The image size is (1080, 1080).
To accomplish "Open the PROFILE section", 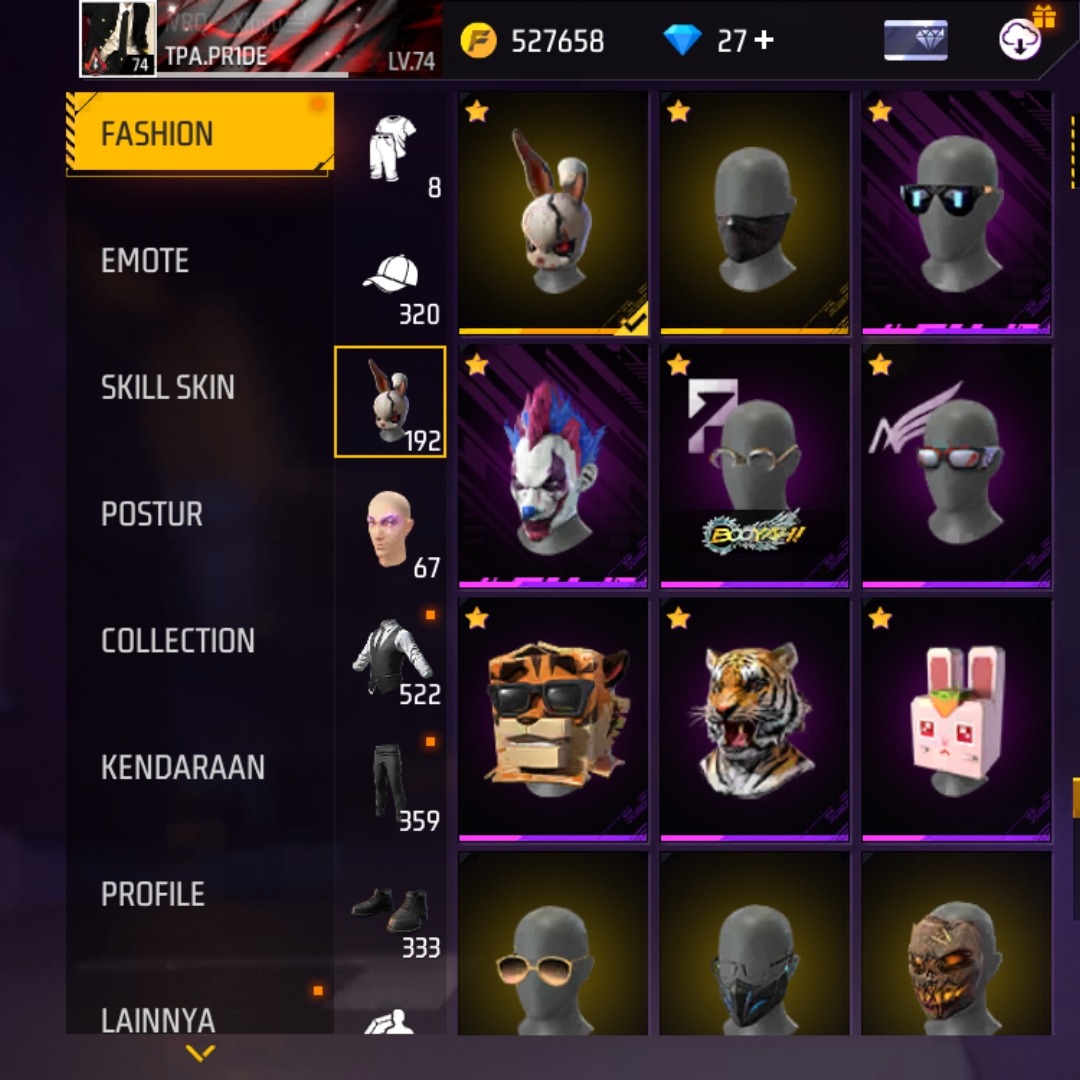I will click(x=153, y=894).
